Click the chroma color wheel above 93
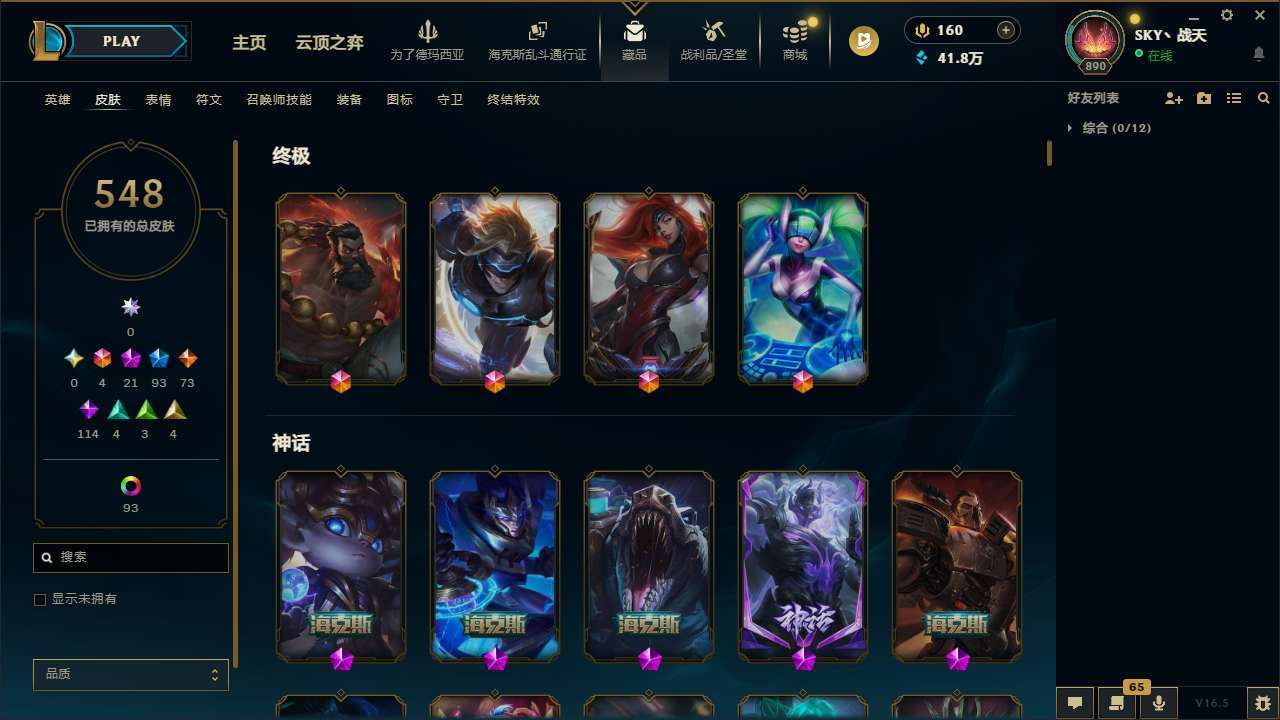The image size is (1280, 720). click(130, 487)
